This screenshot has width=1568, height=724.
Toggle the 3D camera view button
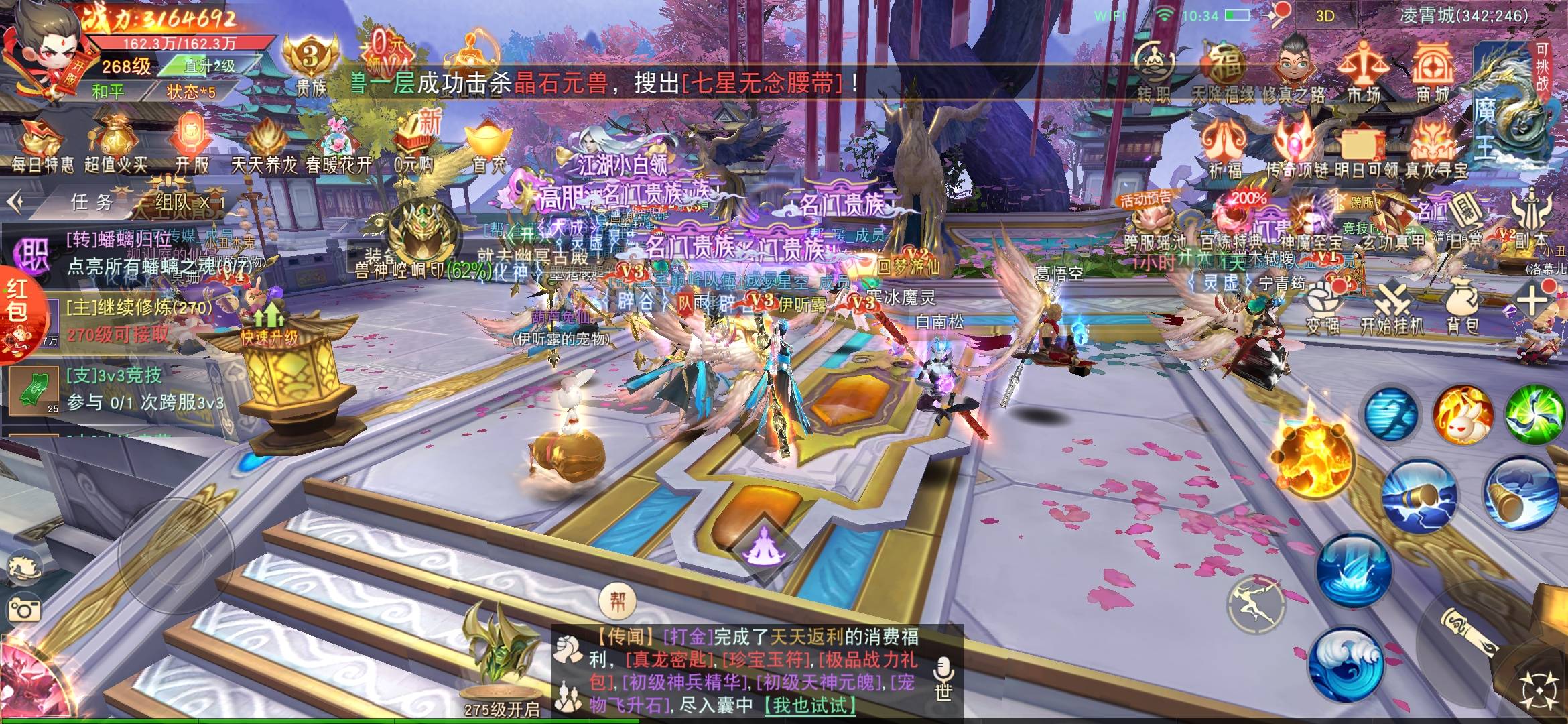1325,16
